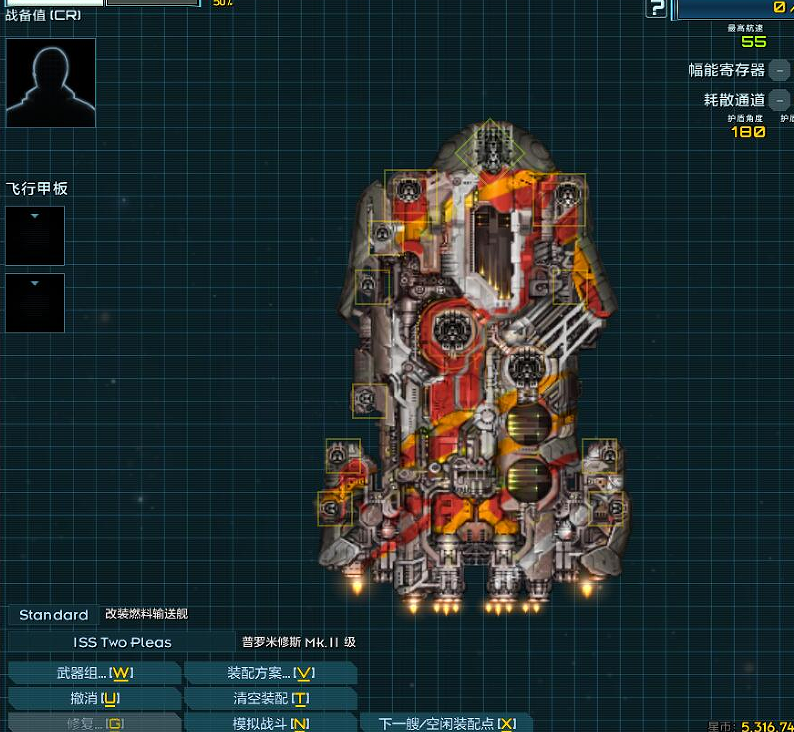Strip all fittings with 清空装配
This screenshot has height=732, width=794.
click(270, 698)
